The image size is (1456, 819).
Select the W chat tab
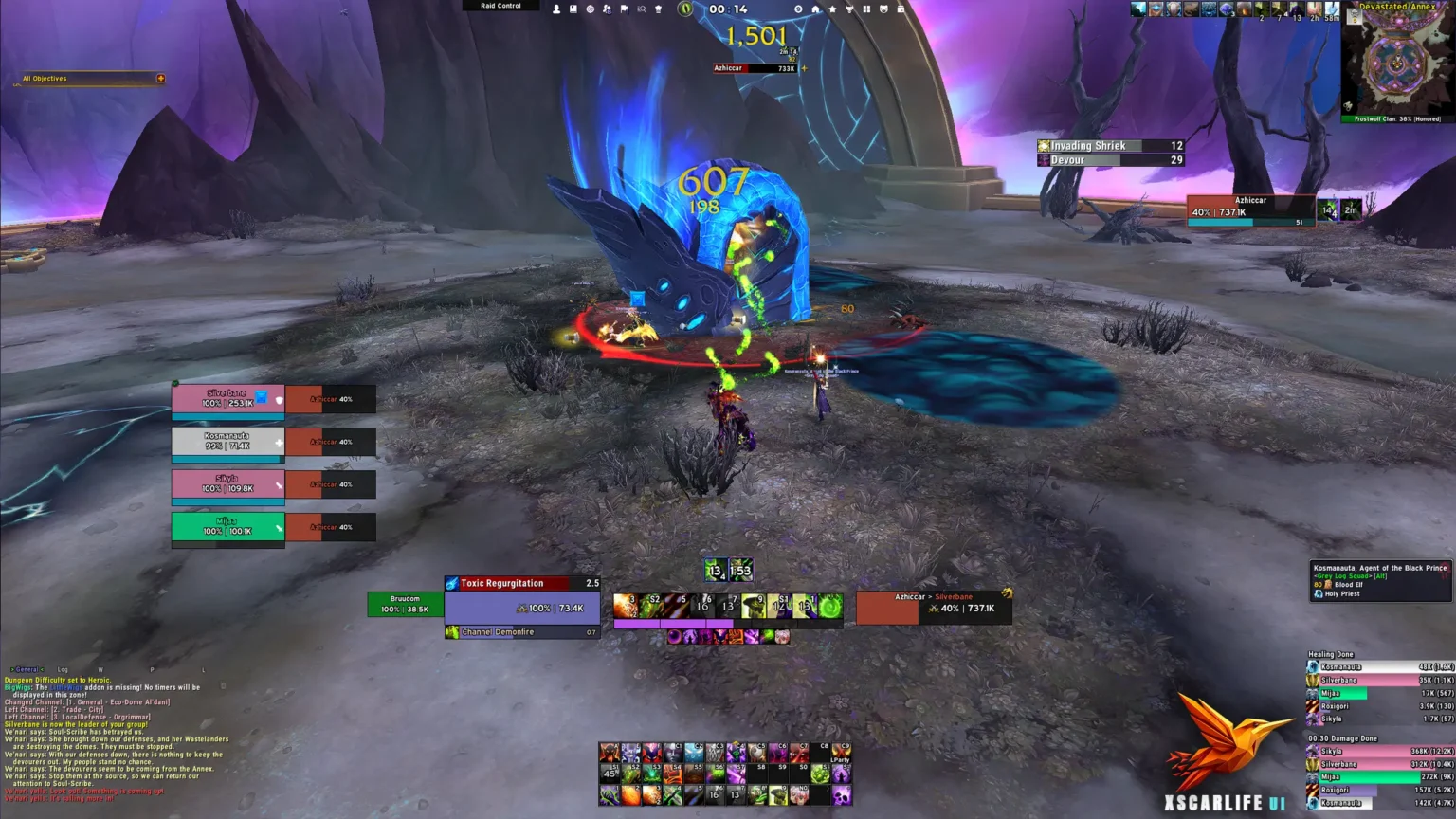point(100,667)
